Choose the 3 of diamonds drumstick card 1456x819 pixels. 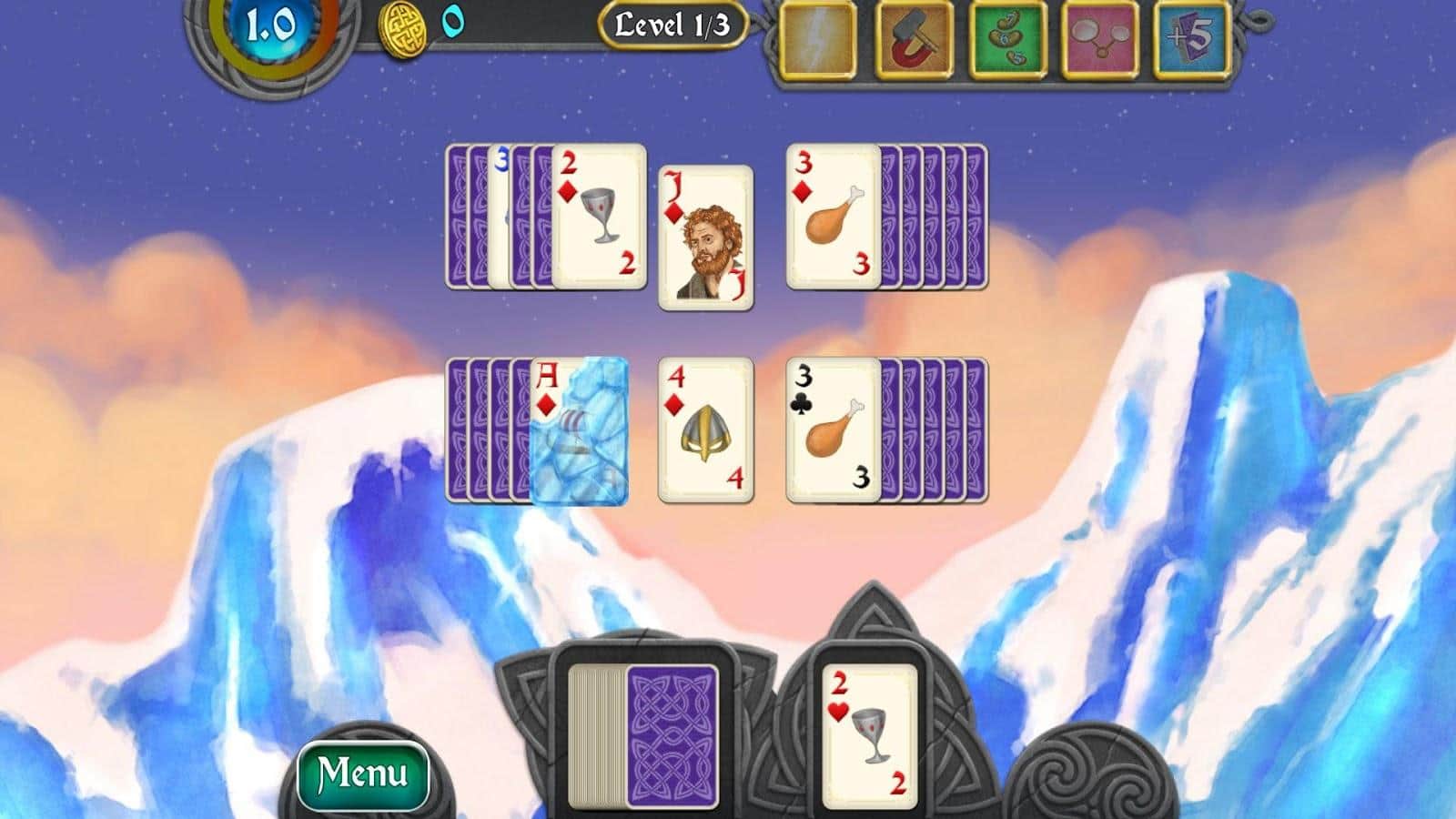click(833, 217)
